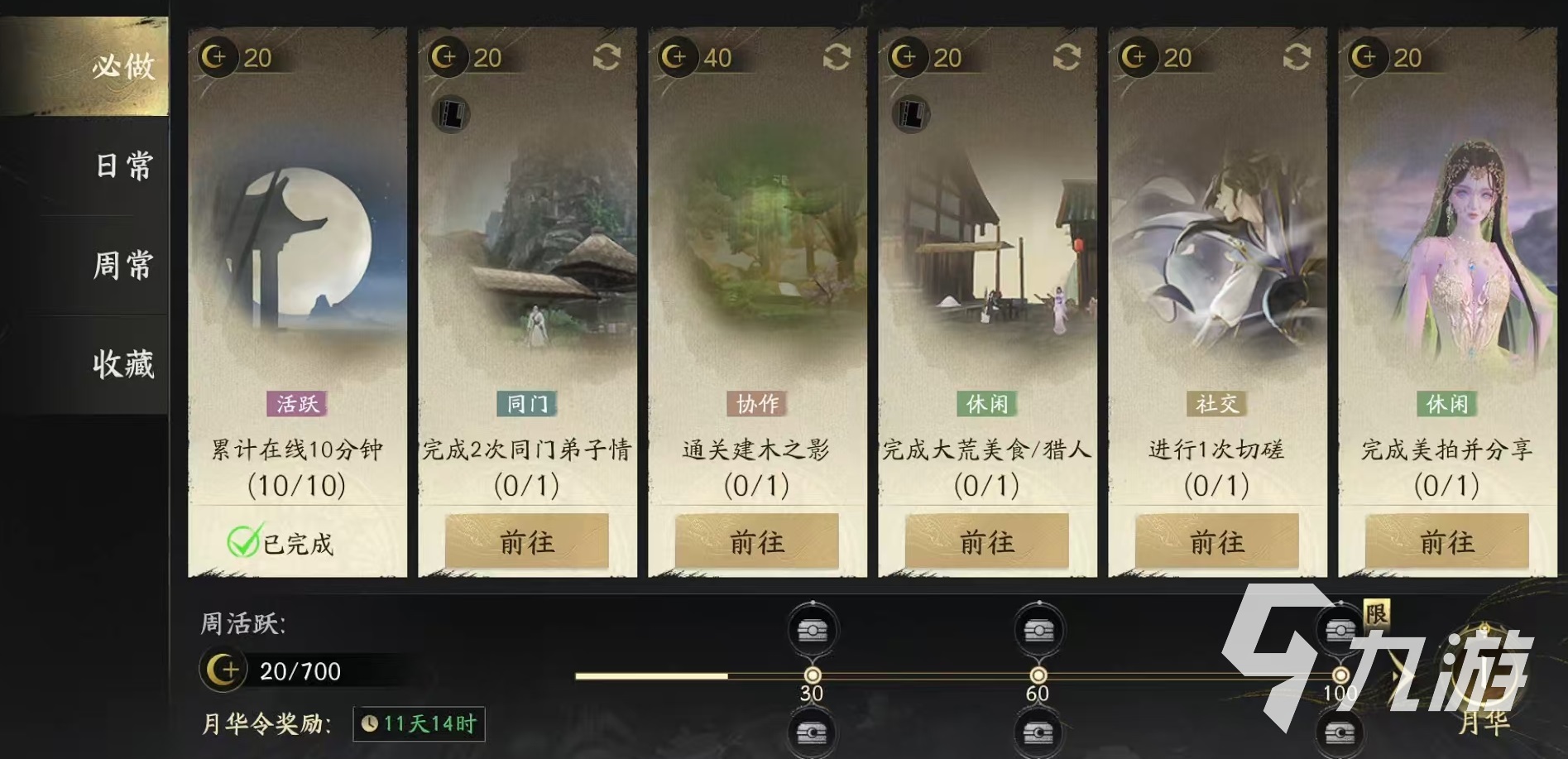Click 前往 on the 完成美拍并分享 task
Screen dimensions: 1568x759
click(x=1446, y=542)
